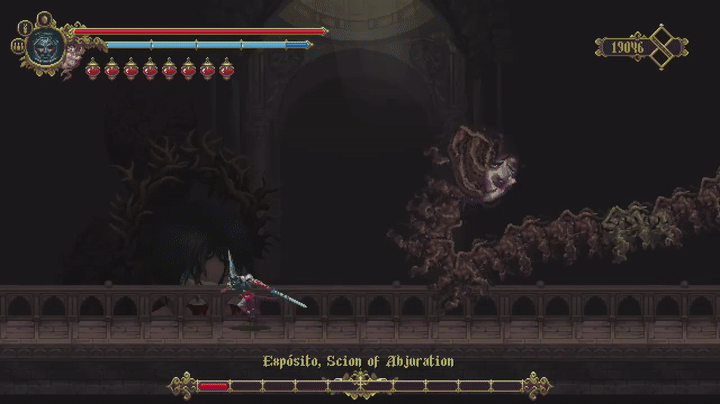Image resolution: width=720 pixels, height=404 pixels.
Task: Click the small three-figure icon beside the portrait
Action: (x=17, y=45)
